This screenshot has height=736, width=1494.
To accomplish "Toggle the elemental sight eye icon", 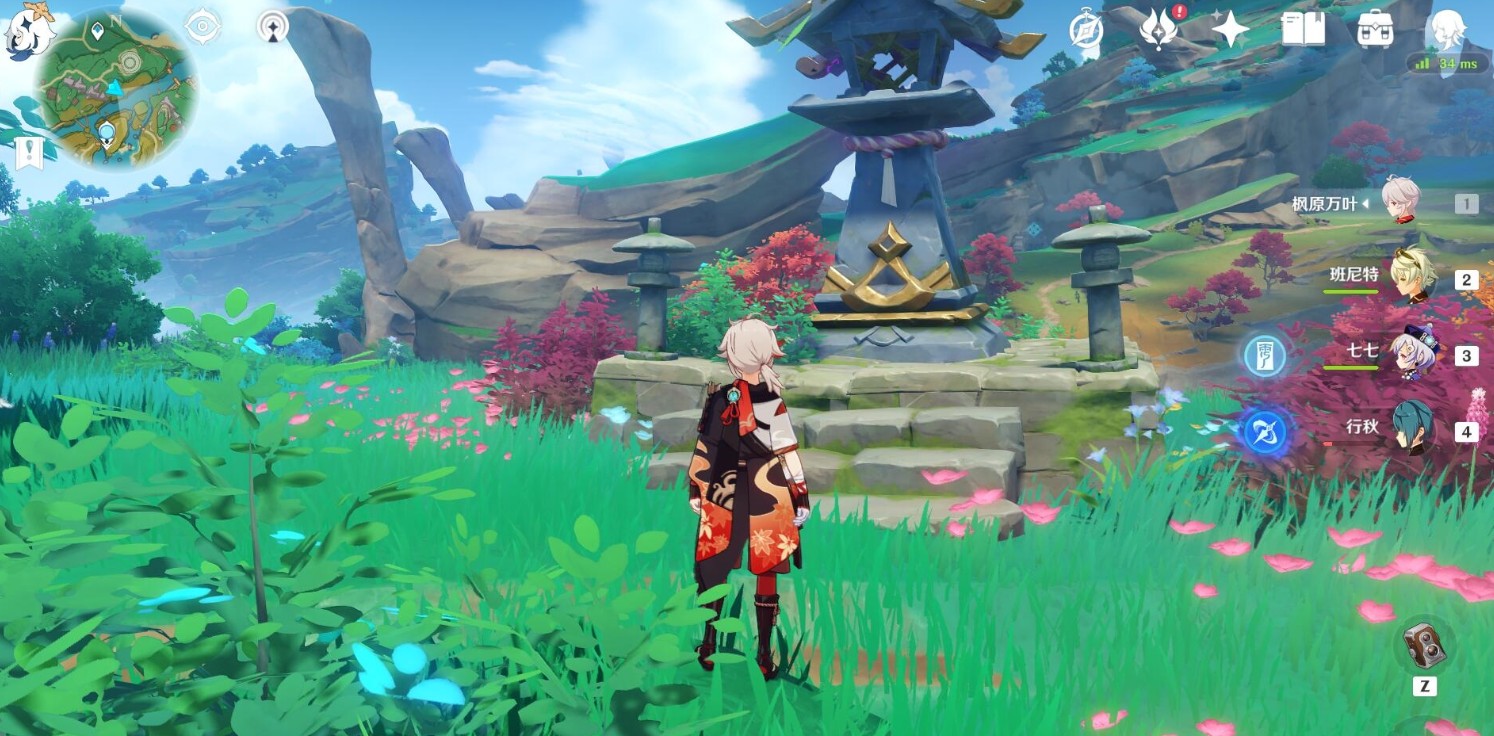I will [x=203, y=26].
